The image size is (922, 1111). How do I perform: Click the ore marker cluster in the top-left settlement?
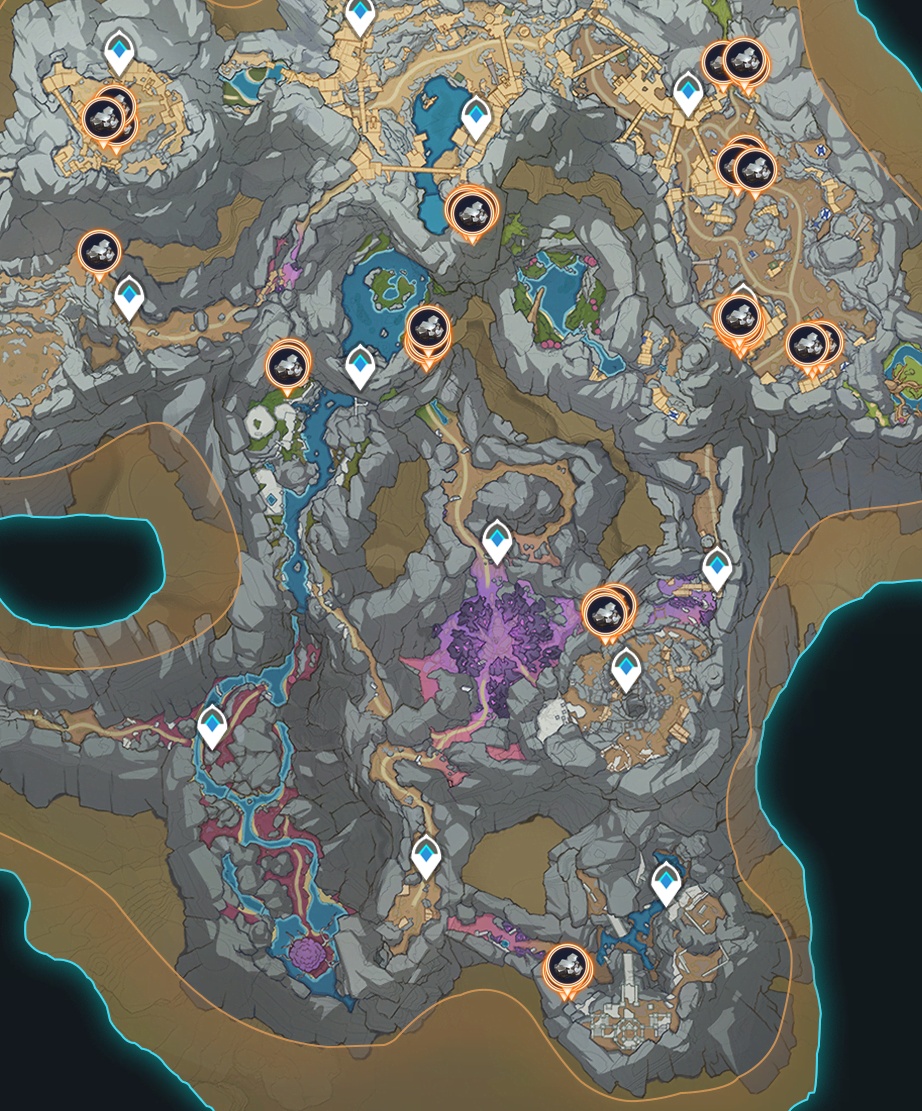click(x=107, y=119)
